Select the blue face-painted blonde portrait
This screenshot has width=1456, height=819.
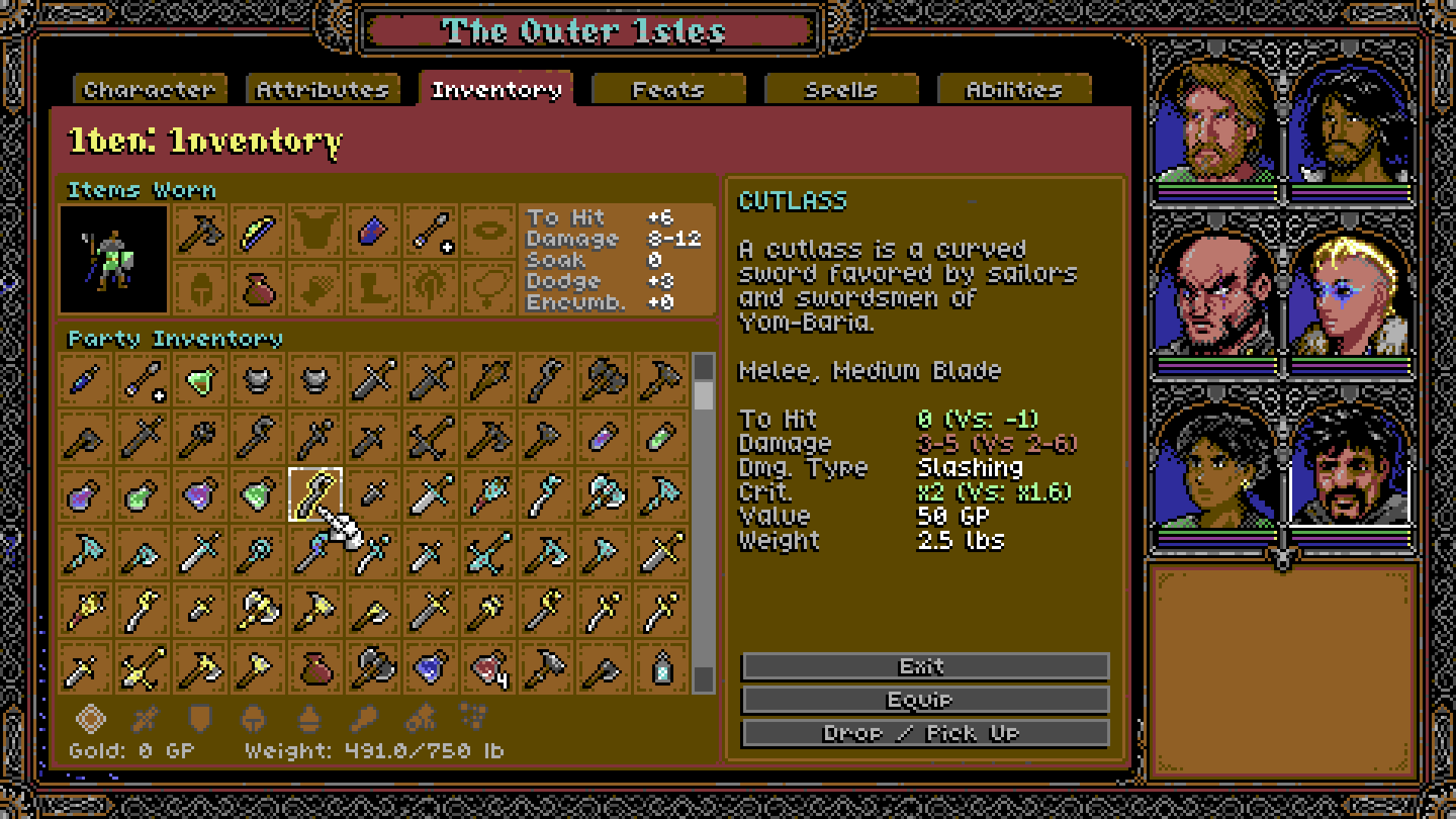tap(1350, 296)
